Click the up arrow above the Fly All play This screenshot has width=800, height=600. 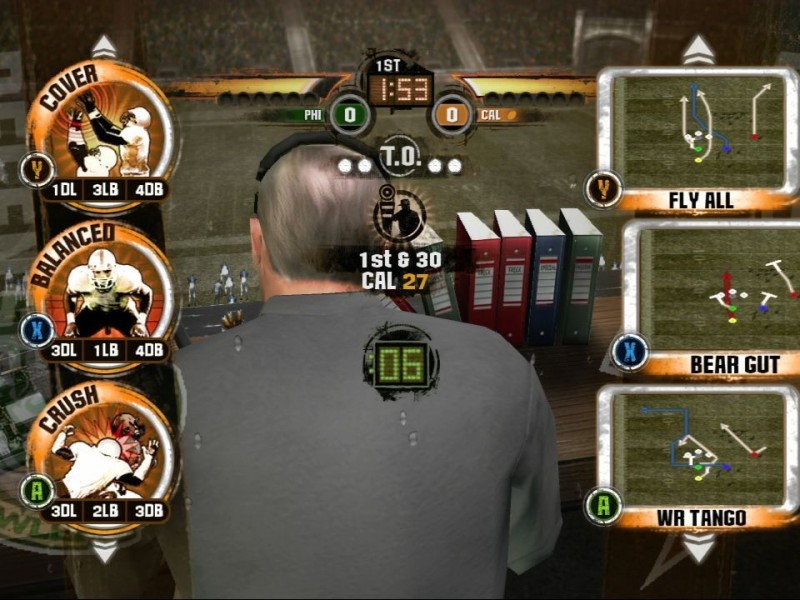click(x=698, y=49)
